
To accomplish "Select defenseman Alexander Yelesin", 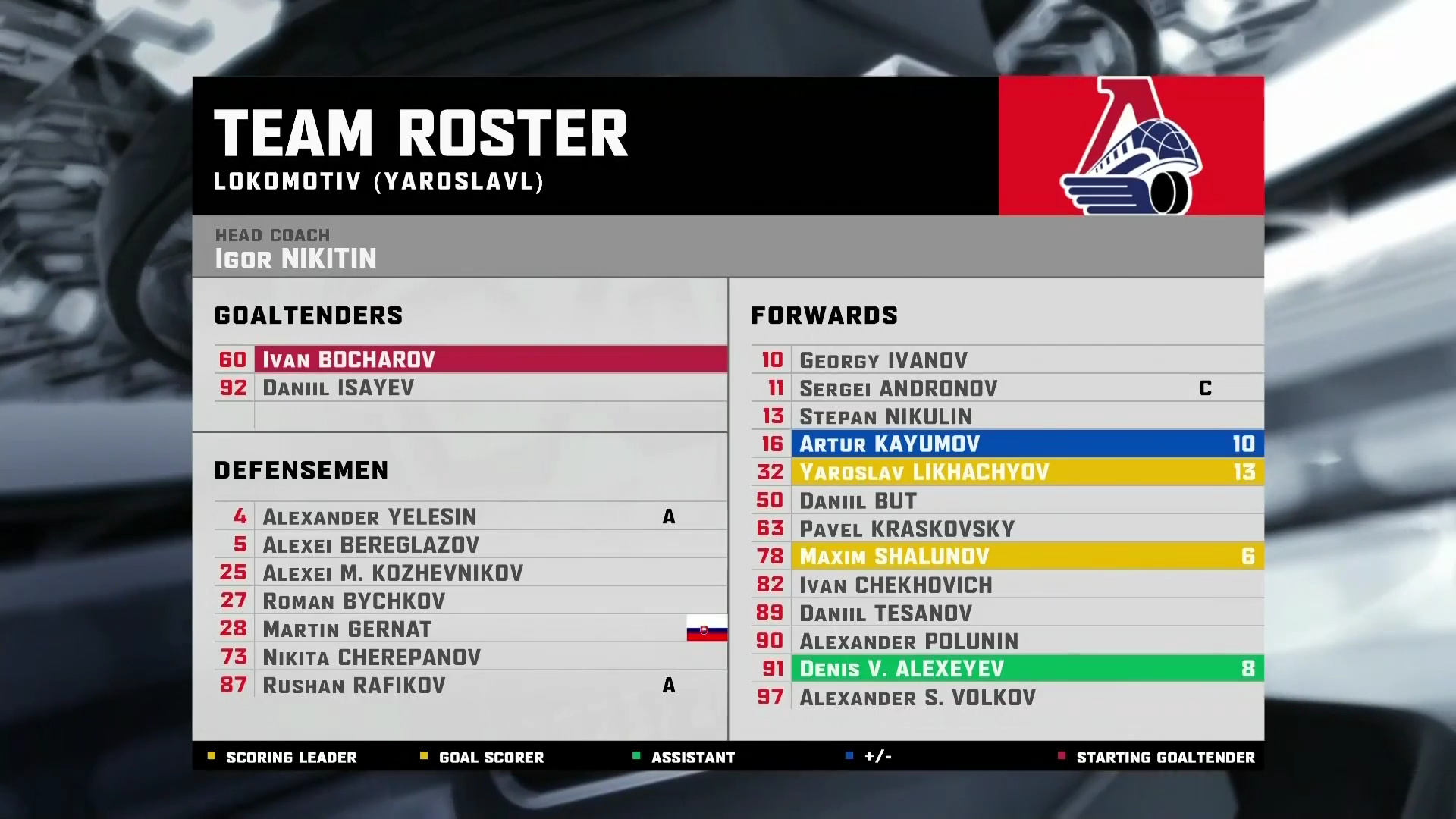I will (x=369, y=517).
